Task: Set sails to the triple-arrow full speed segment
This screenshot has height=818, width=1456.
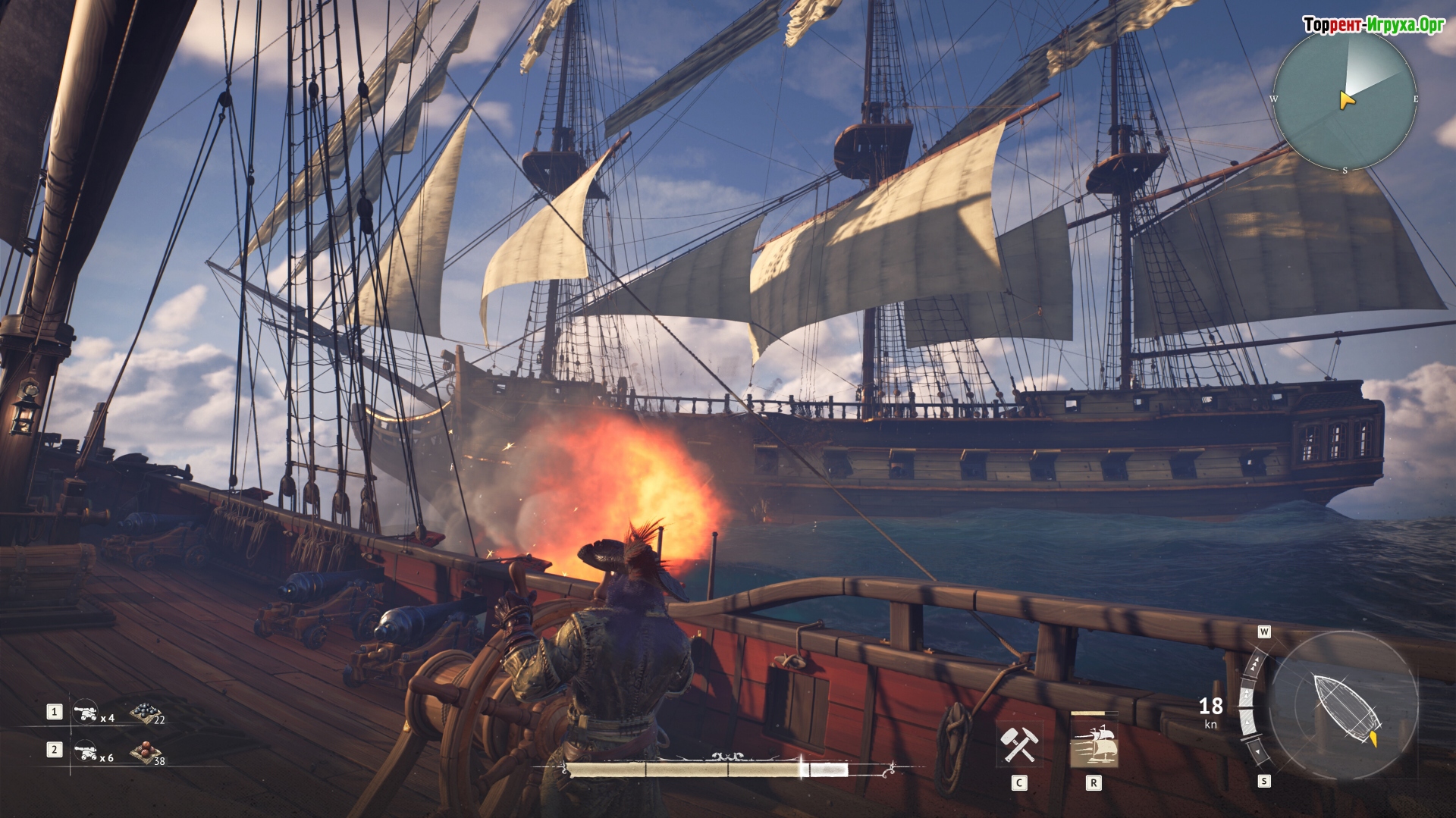Action: coord(1256,665)
